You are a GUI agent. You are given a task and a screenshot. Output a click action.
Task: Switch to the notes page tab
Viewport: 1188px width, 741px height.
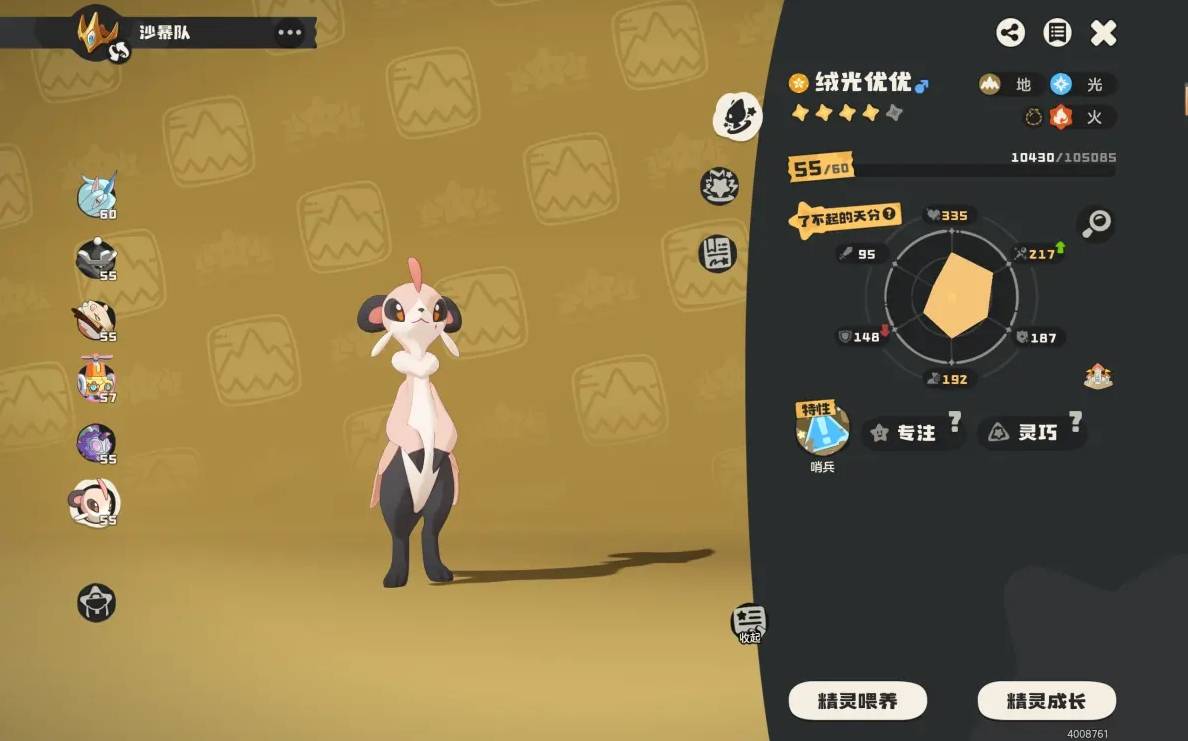(717, 252)
